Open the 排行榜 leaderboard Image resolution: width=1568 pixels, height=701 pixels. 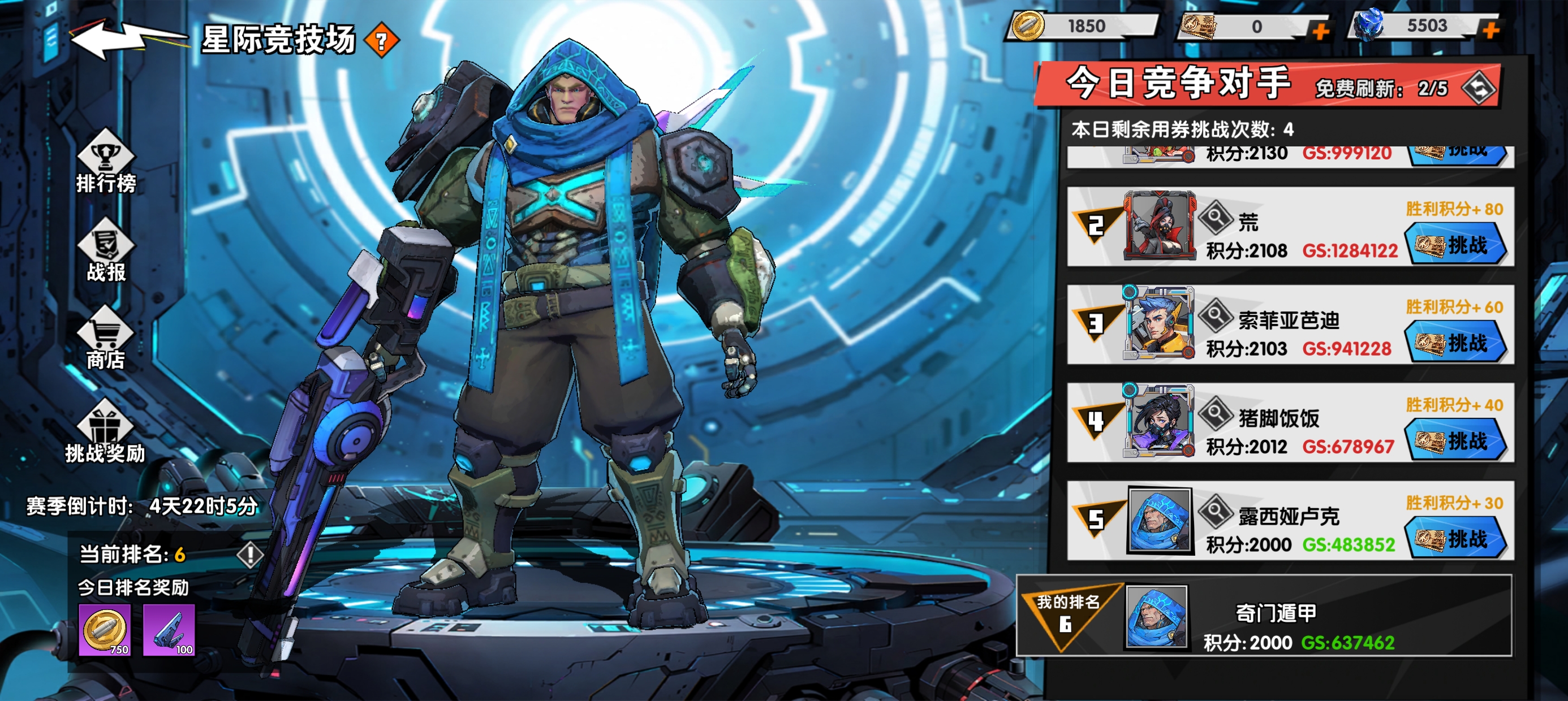pos(106,162)
